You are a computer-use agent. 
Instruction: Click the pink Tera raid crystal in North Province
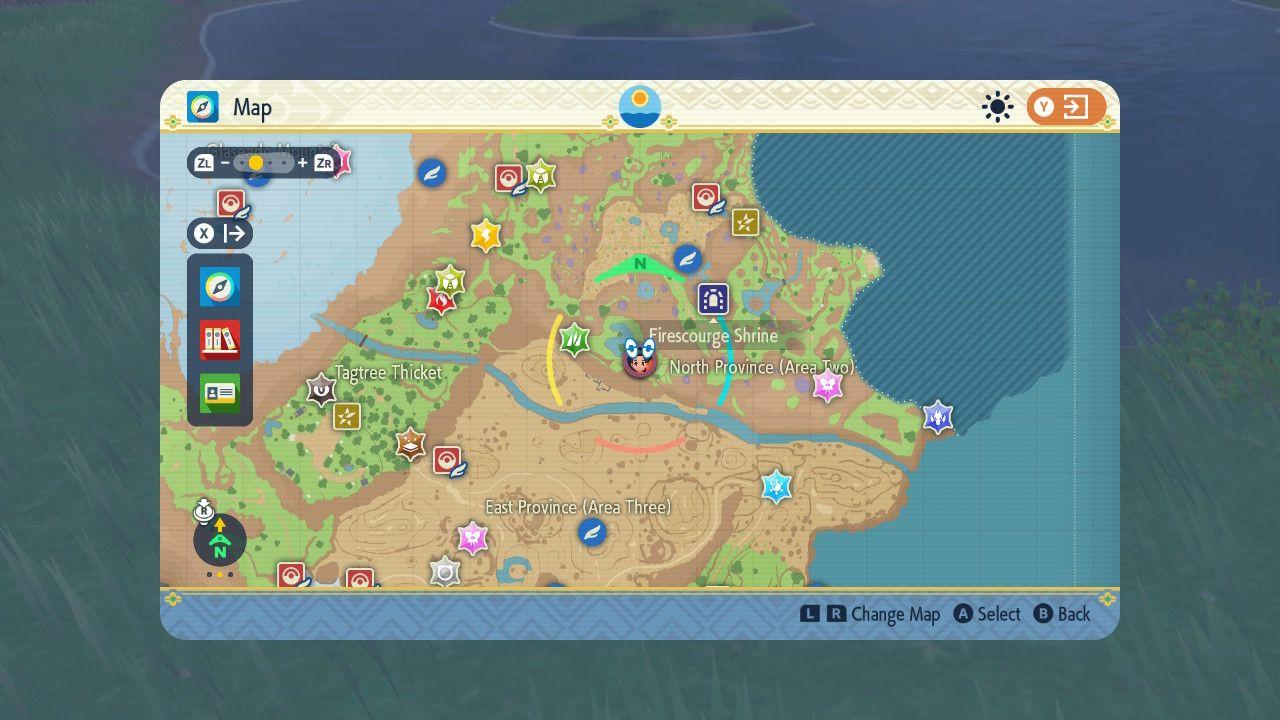coord(827,385)
